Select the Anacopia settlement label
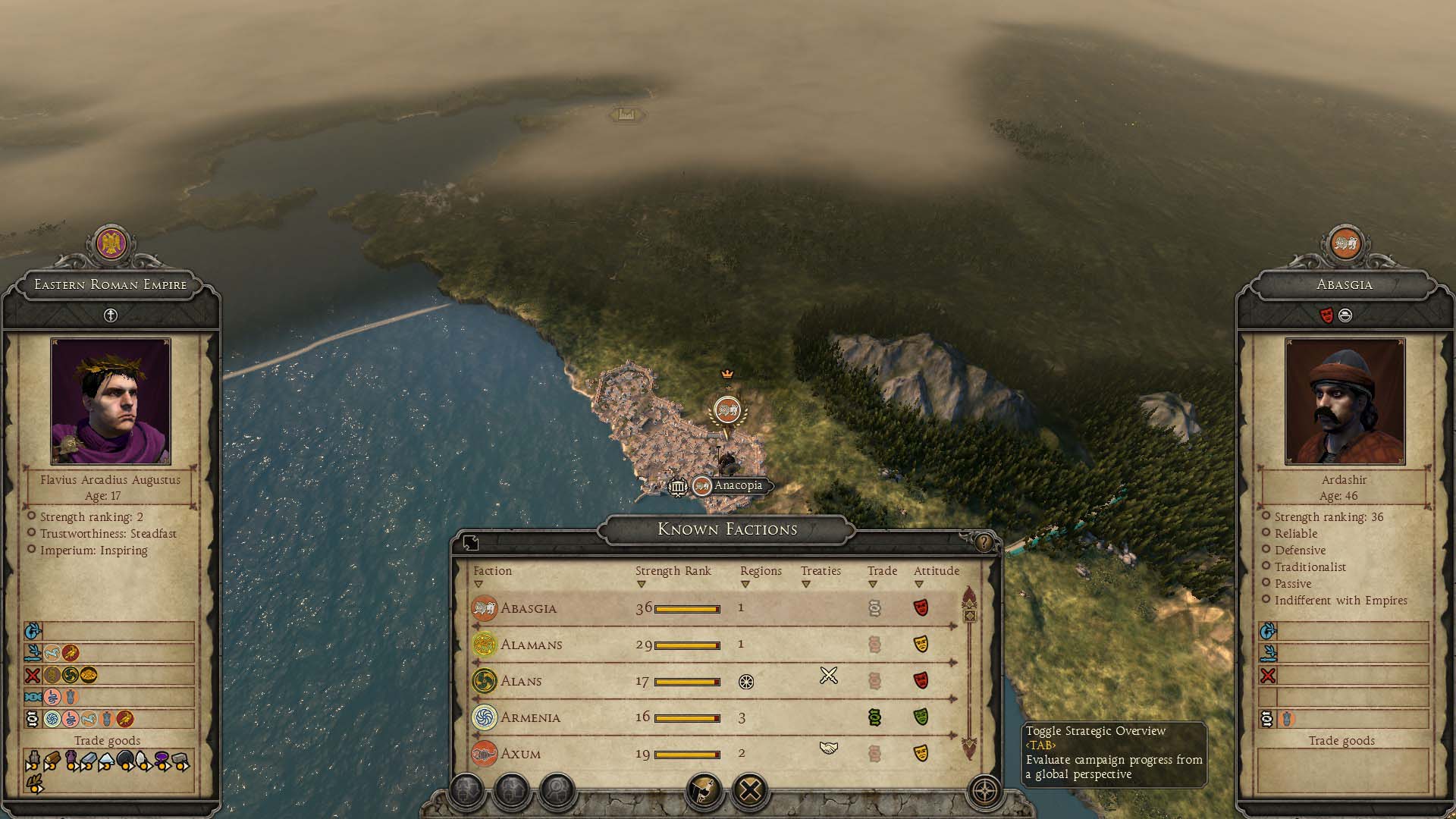Viewport: 1456px width, 819px height. click(737, 486)
